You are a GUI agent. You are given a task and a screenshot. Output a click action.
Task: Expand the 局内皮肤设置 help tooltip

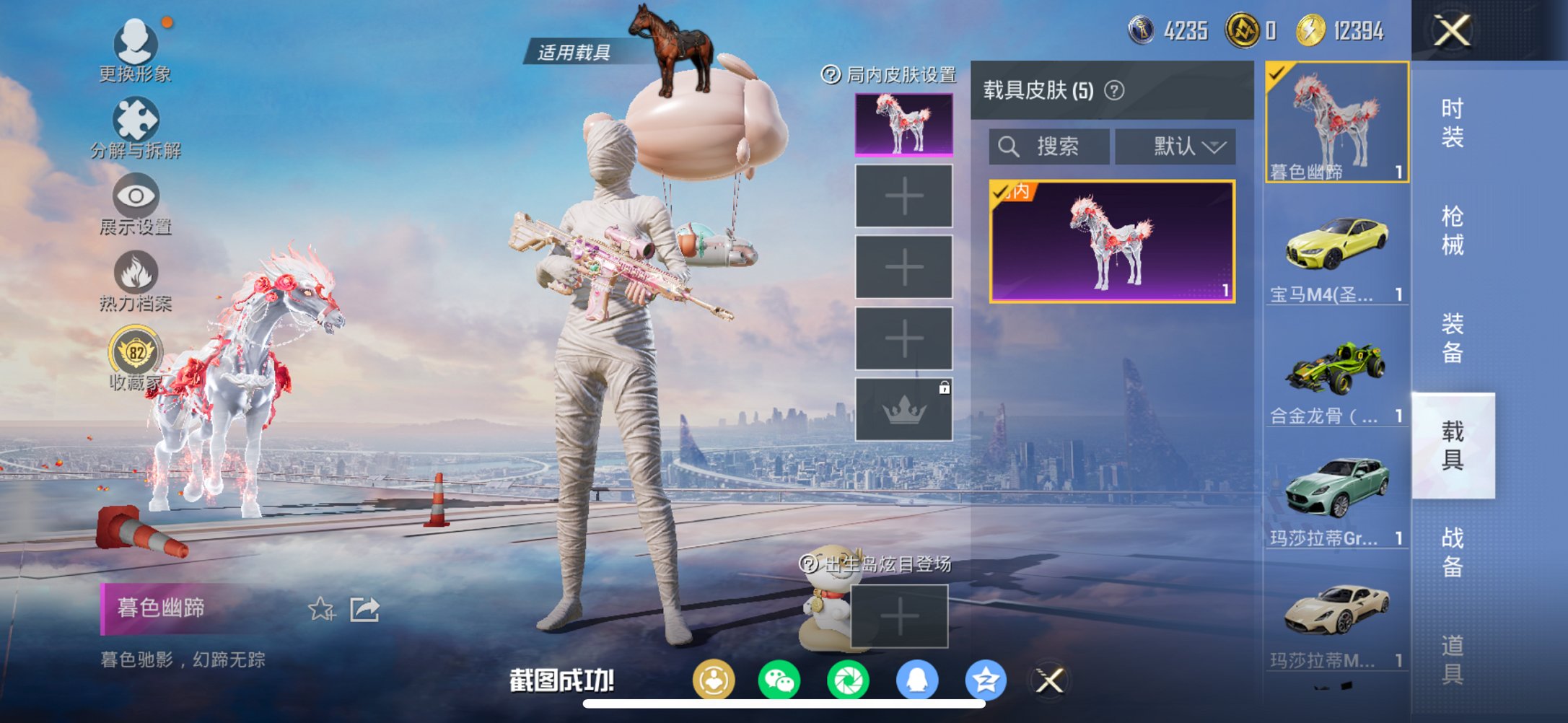831,73
